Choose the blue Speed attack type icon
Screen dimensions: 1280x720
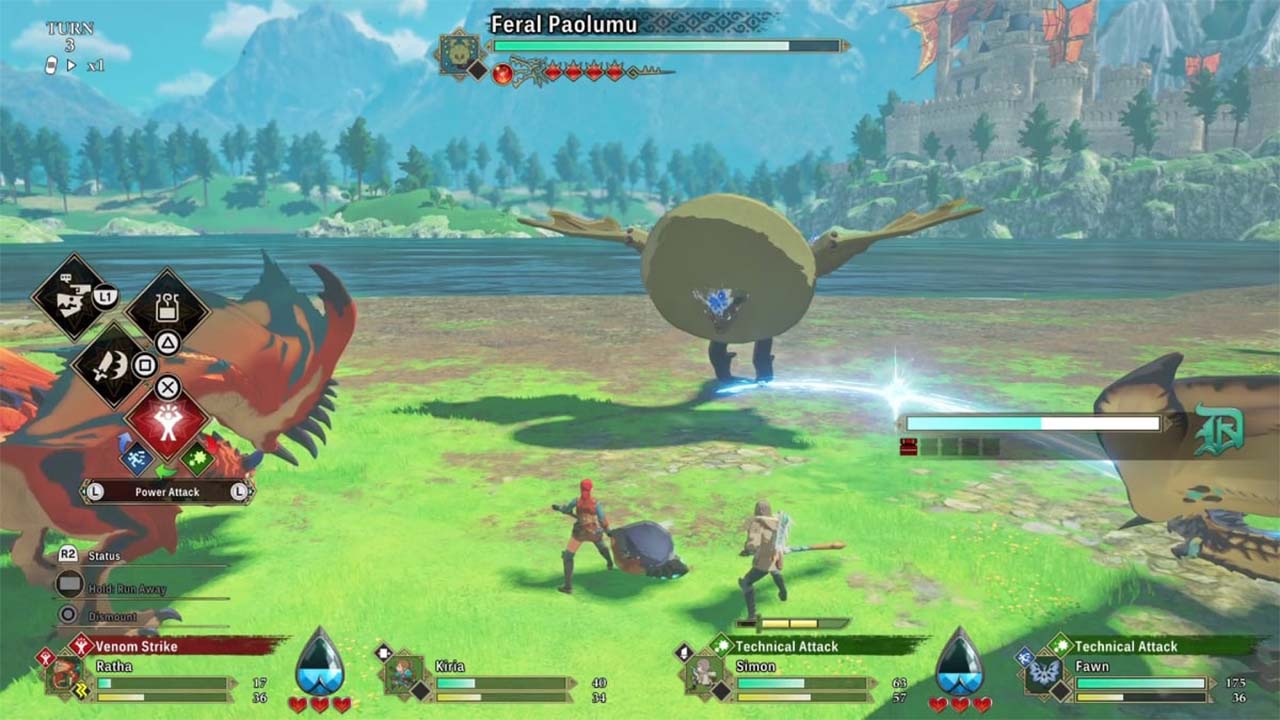click(x=136, y=457)
